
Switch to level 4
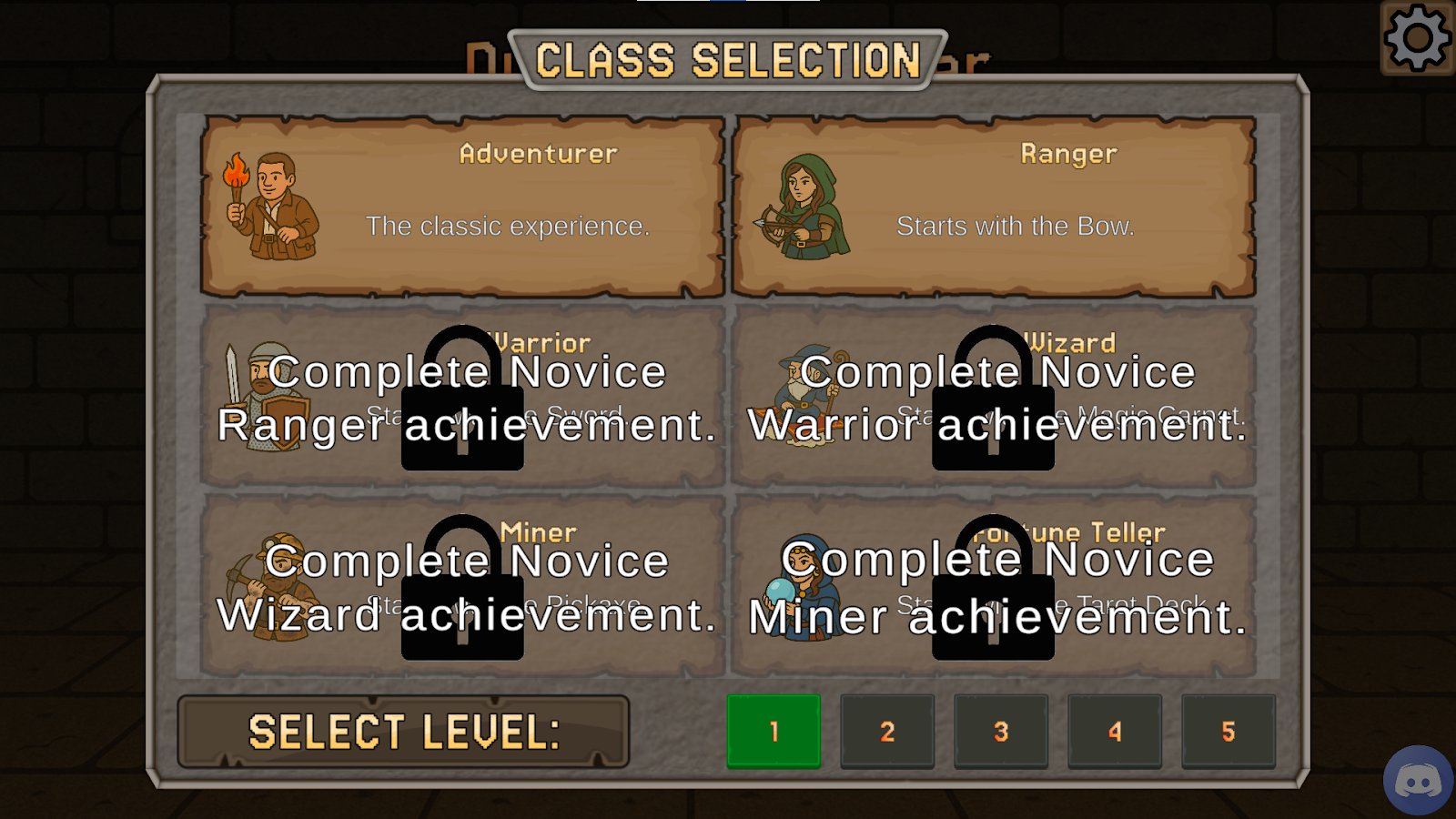pos(1115,732)
